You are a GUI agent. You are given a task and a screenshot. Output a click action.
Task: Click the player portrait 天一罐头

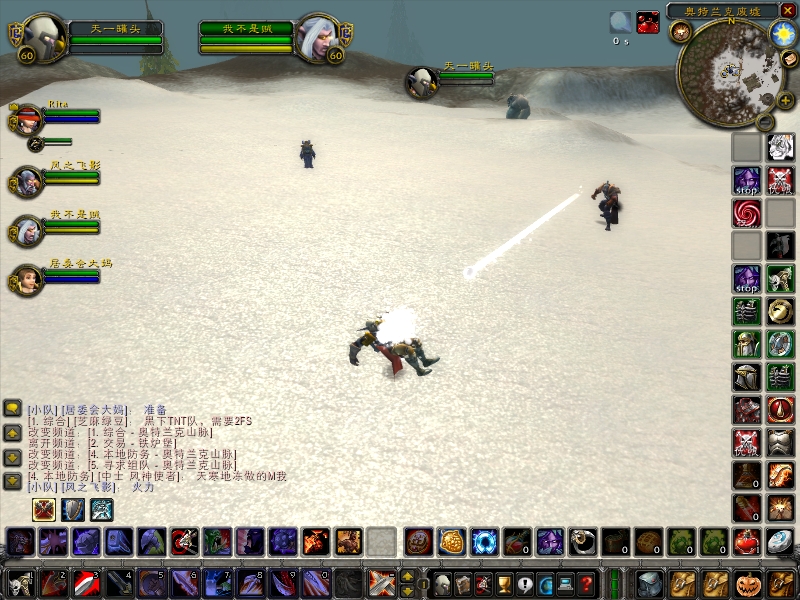[x=44, y=37]
